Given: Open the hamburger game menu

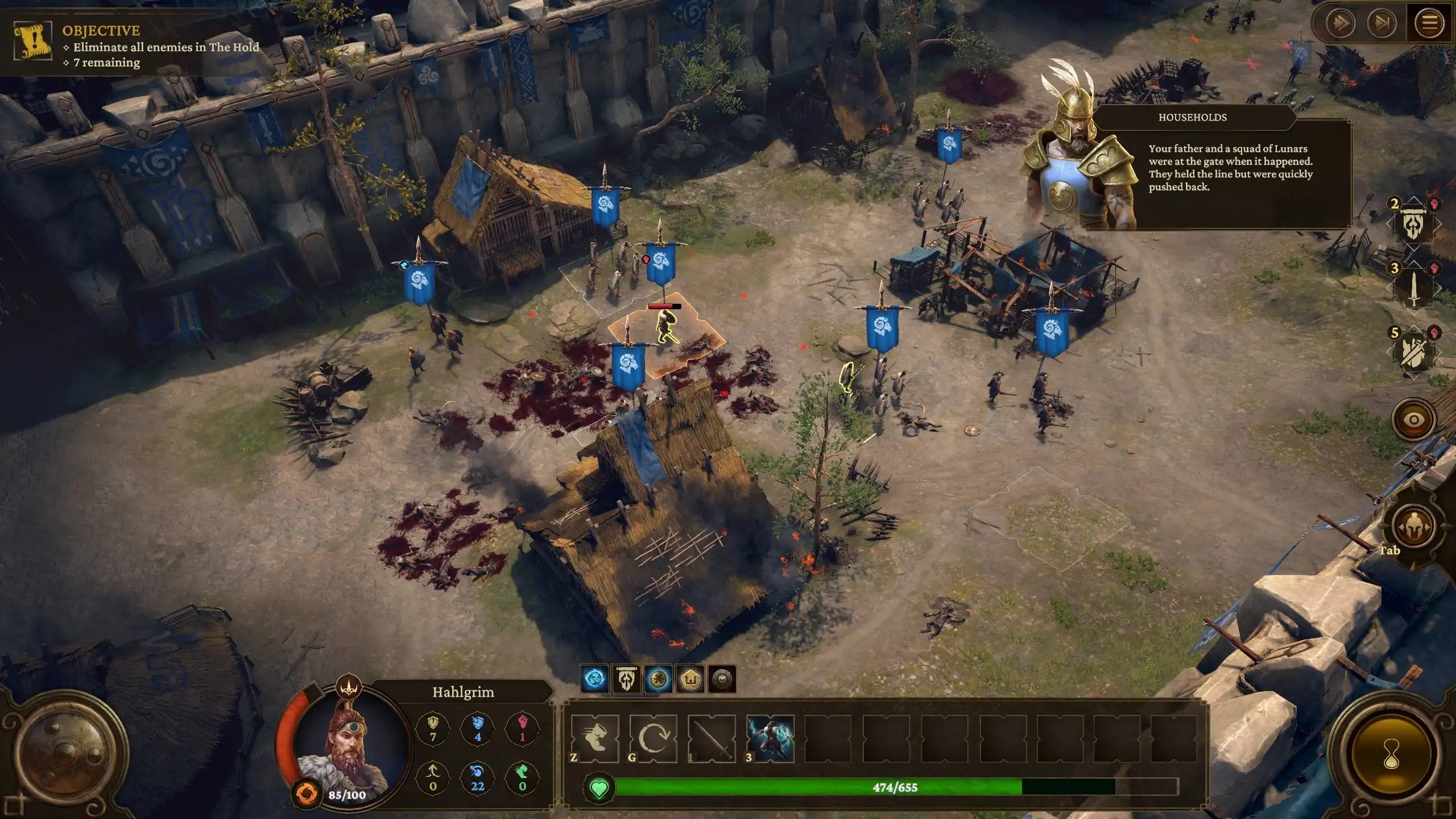Looking at the screenshot, I should [1430, 23].
